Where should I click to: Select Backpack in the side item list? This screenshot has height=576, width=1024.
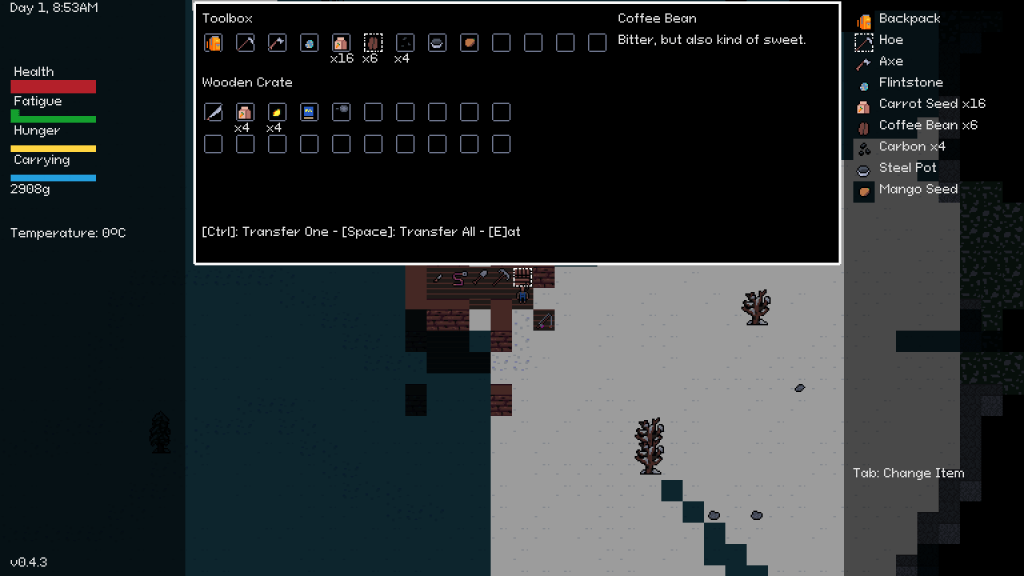(x=908, y=19)
